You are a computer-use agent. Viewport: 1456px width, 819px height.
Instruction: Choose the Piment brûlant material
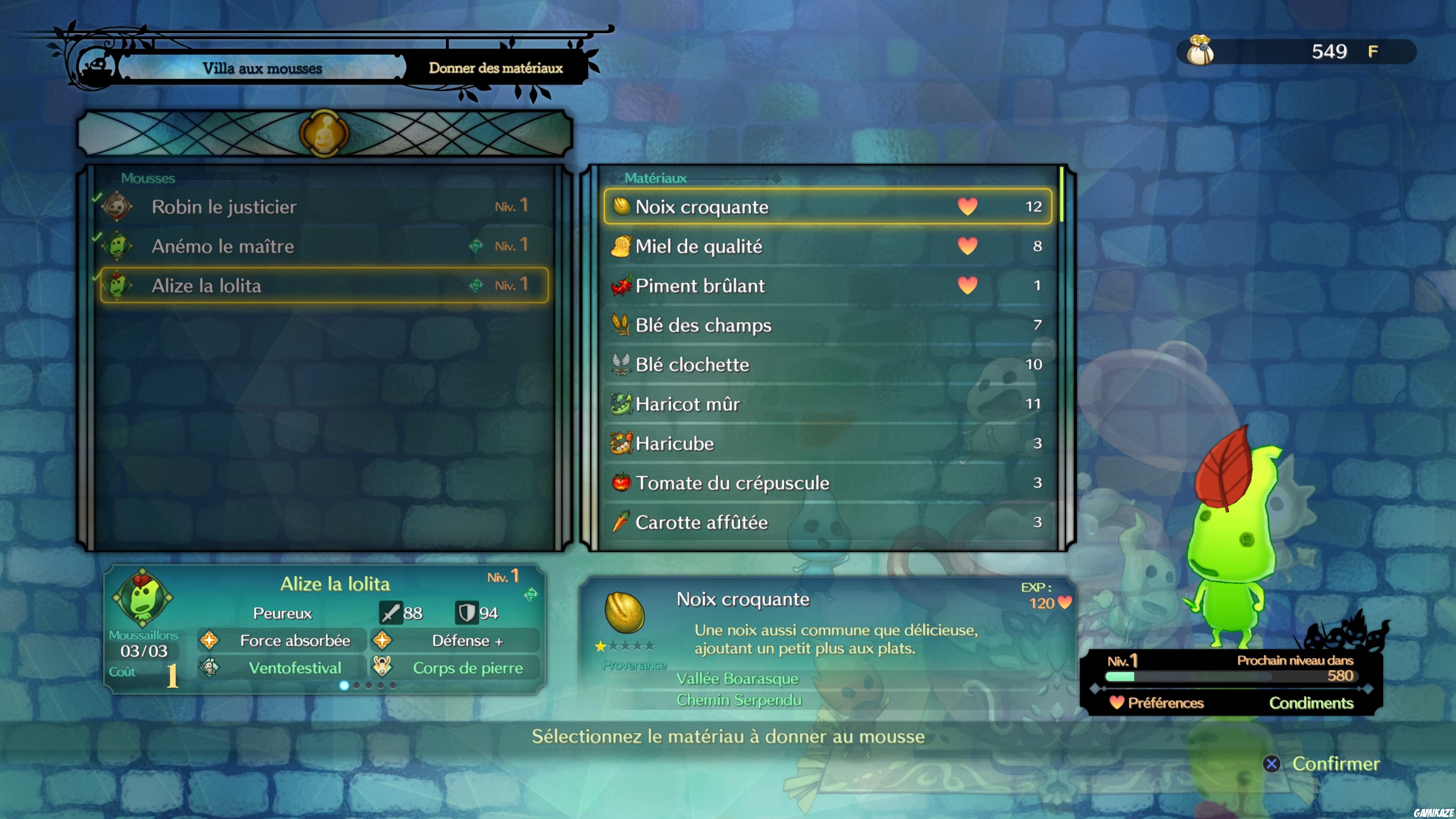[827, 286]
